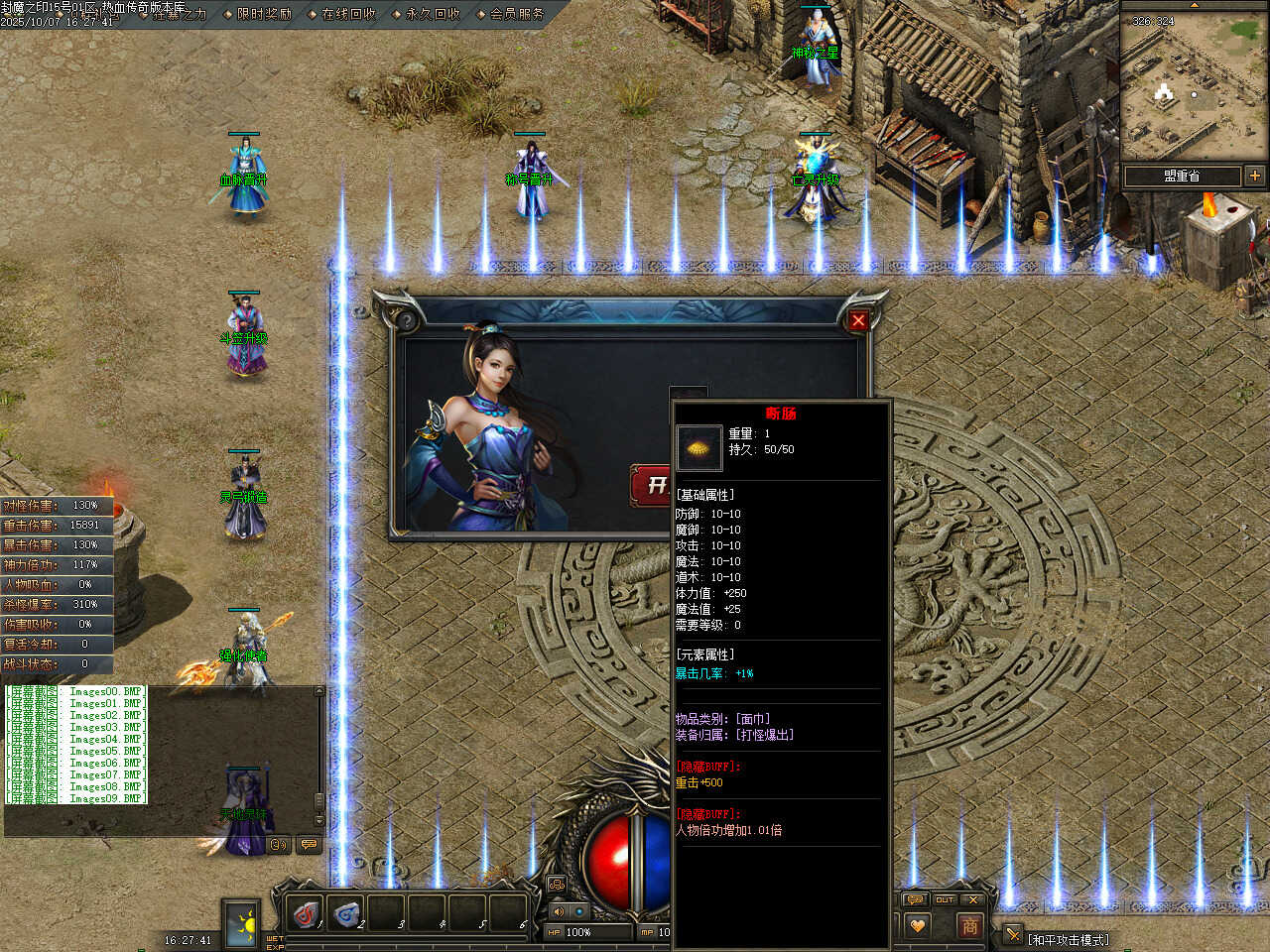Image resolution: width=1270 pixels, height=952 pixels.
Task: Click the heart icon button
Action: (x=918, y=925)
